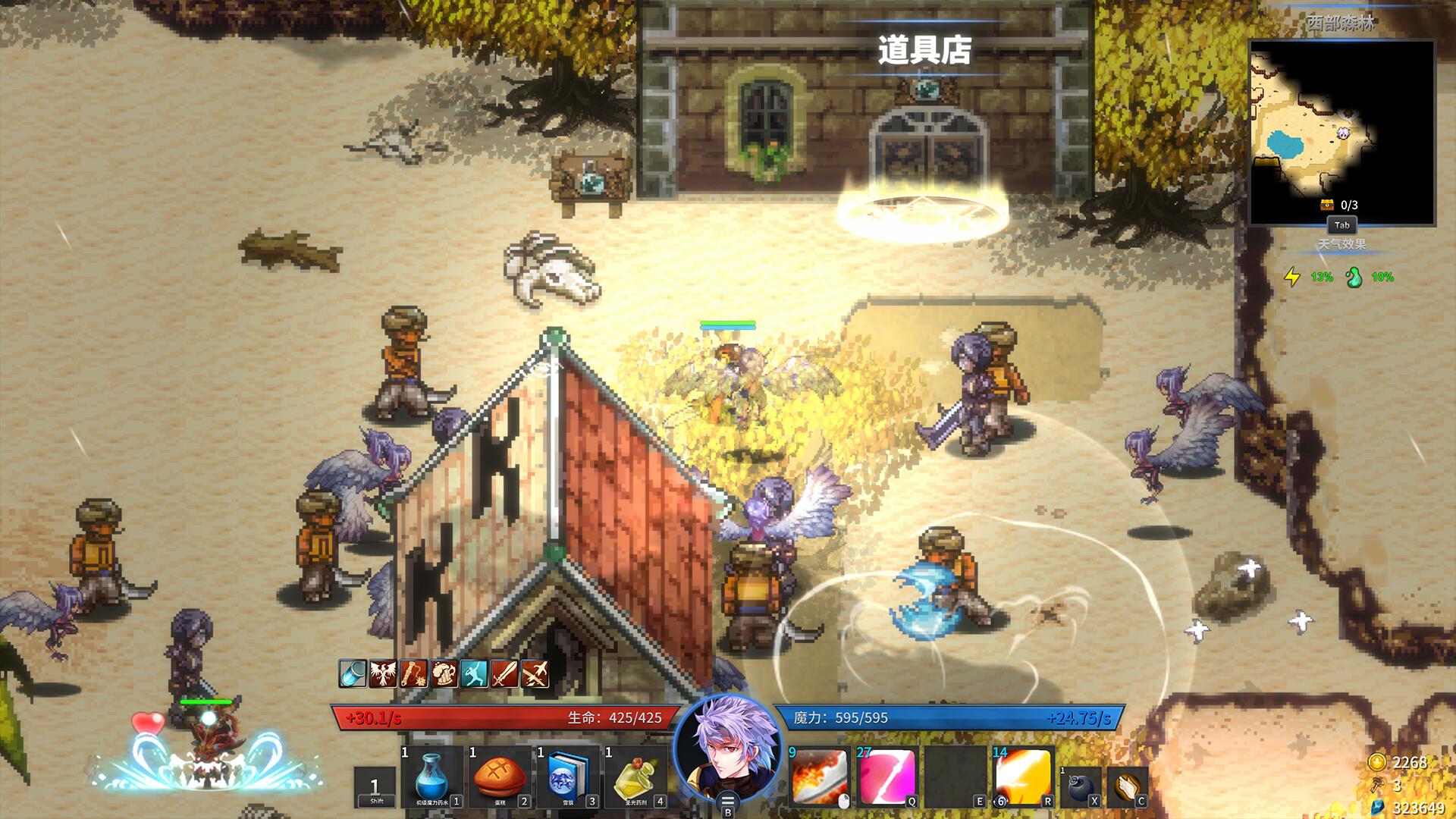Click the hammer resource icon
This screenshot has width=1456, height=819.
[1378, 783]
